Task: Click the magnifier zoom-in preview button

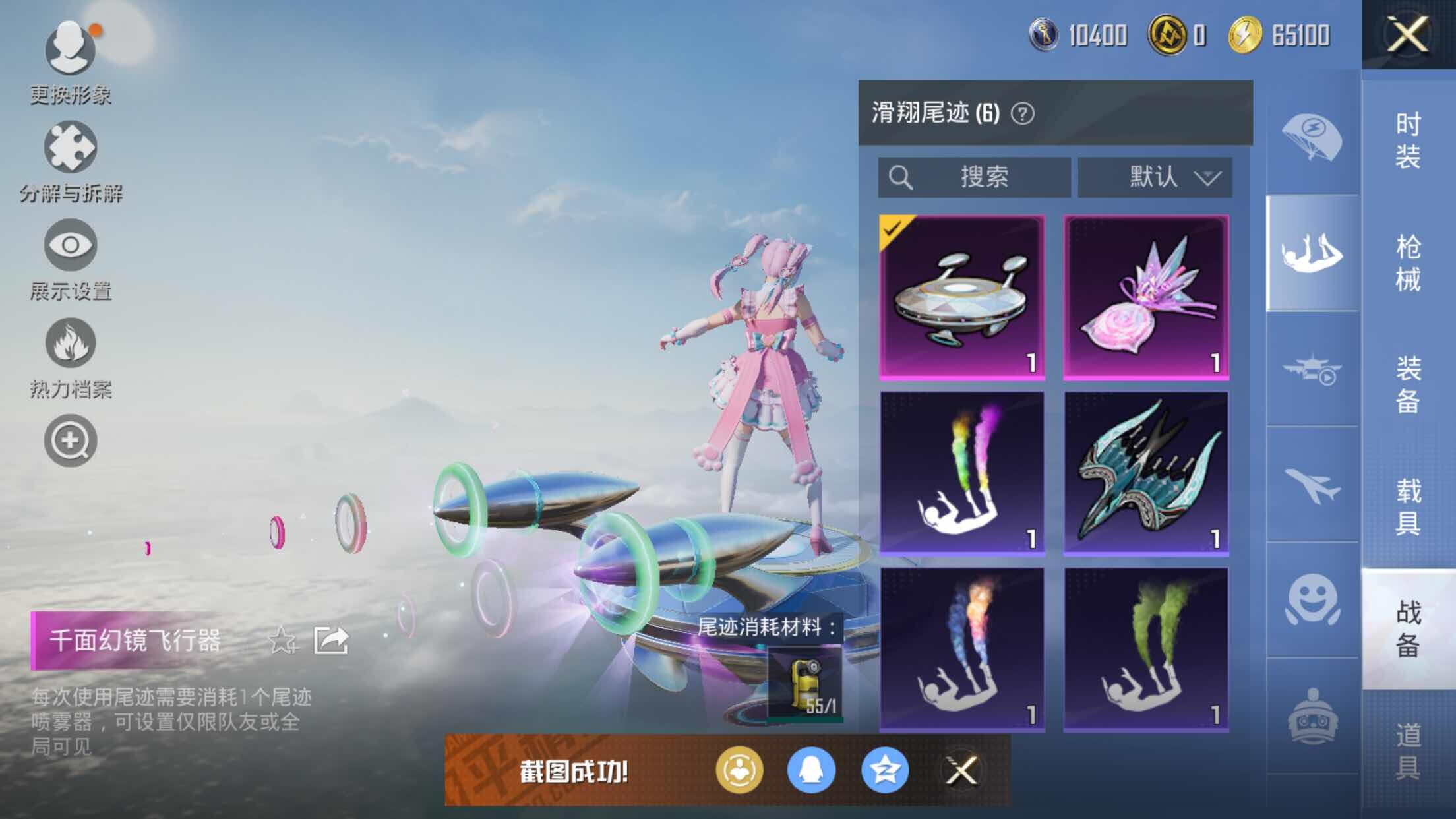Action: coord(71,440)
